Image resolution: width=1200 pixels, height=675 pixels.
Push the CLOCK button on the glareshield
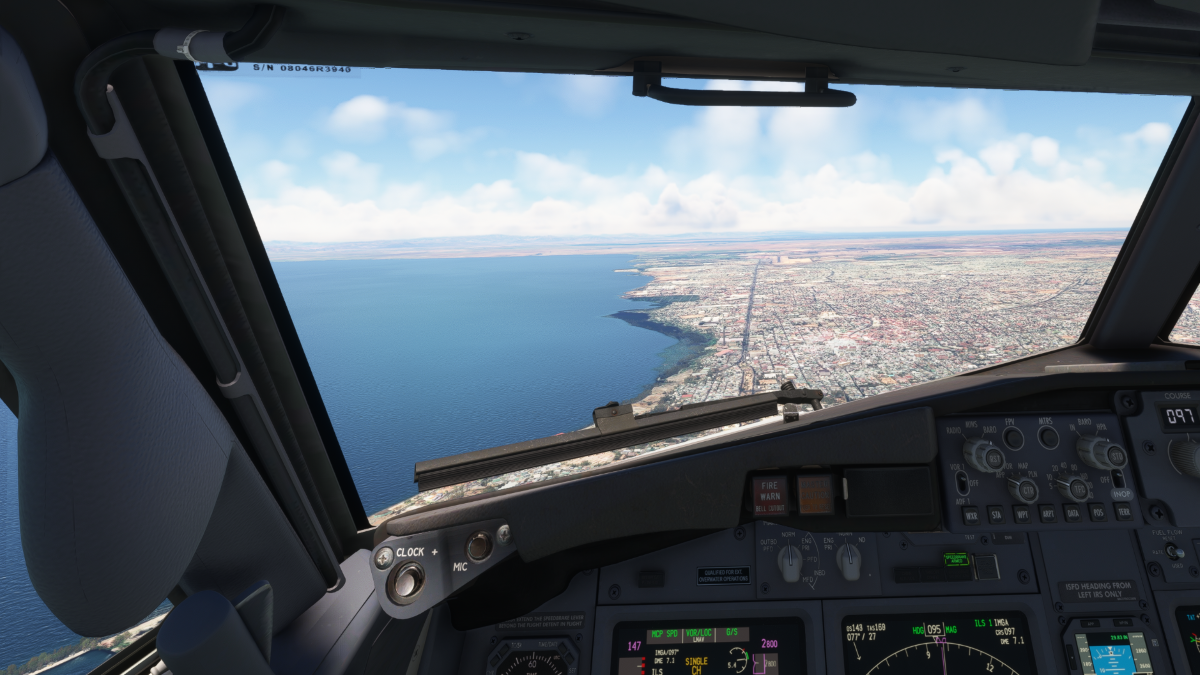coord(406,581)
